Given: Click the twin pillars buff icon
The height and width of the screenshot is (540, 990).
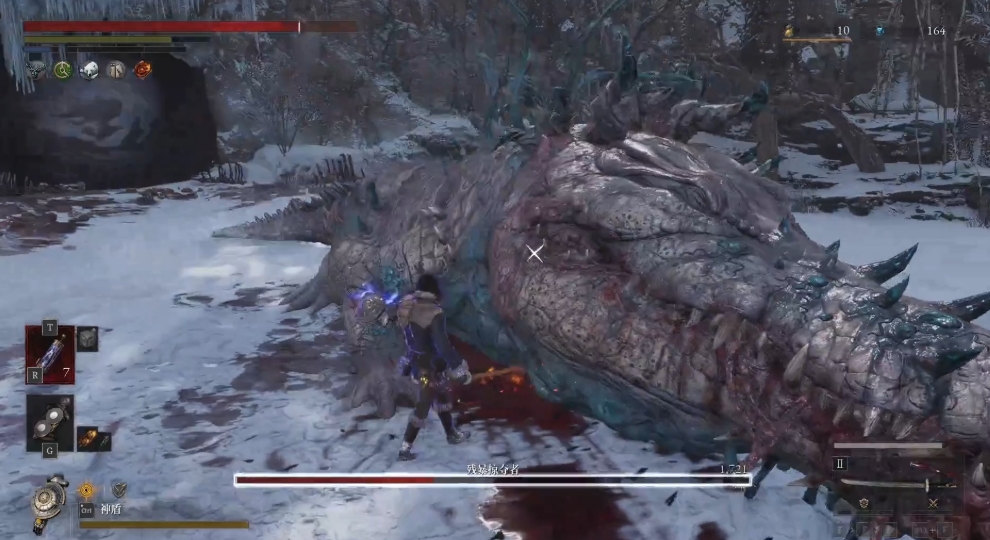Looking at the screenshot, I should (116, 70).
